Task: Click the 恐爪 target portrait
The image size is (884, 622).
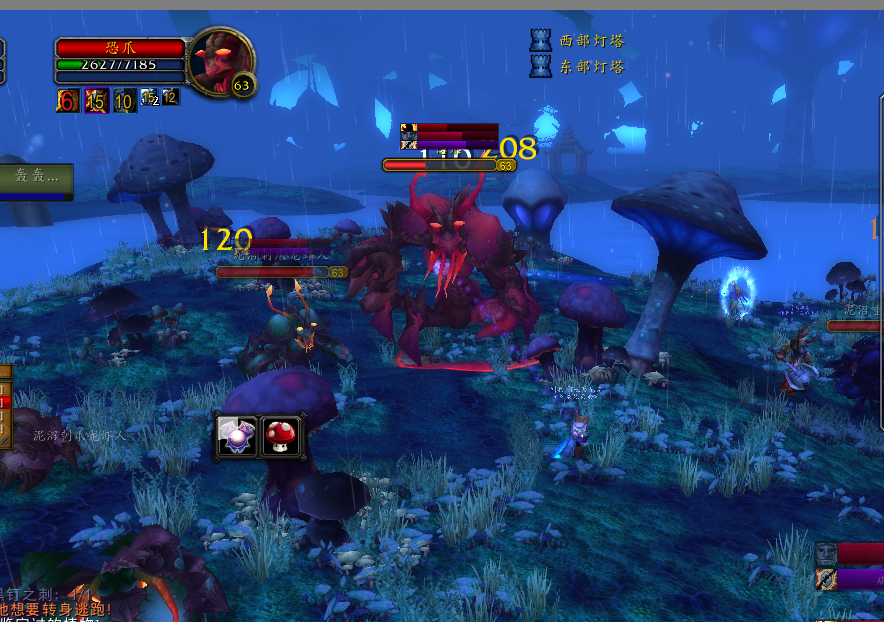Action: [220, 62]
